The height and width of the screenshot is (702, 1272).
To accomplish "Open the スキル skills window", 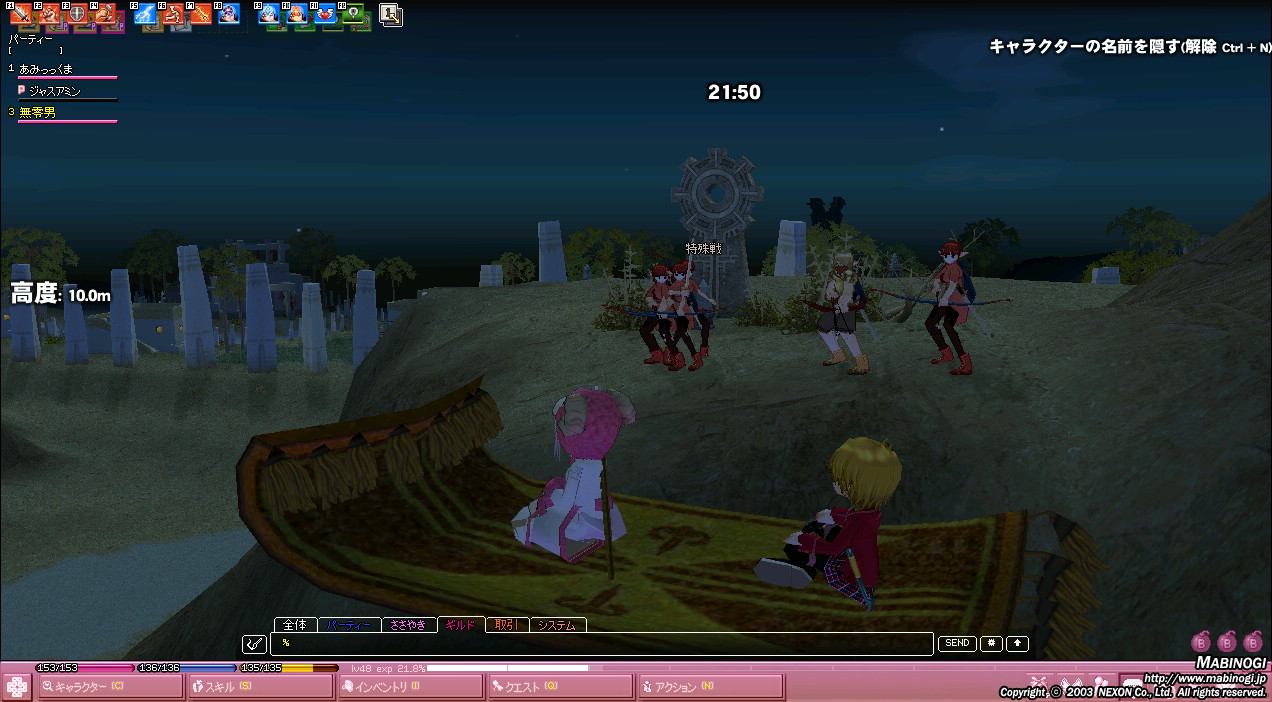I will 260,687.
